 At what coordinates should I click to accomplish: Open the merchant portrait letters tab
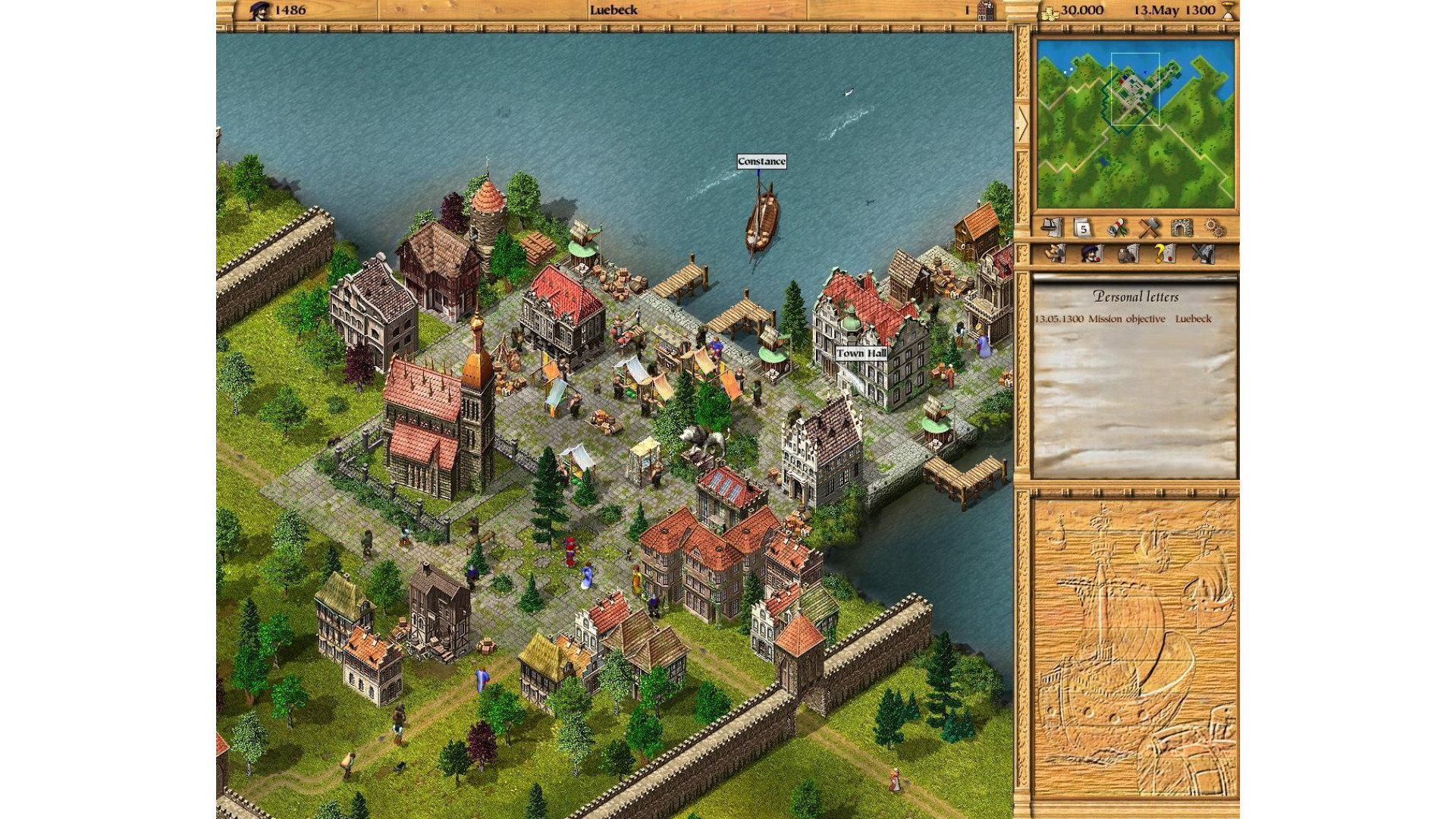pyautogui.click(x=1090, y=253)
